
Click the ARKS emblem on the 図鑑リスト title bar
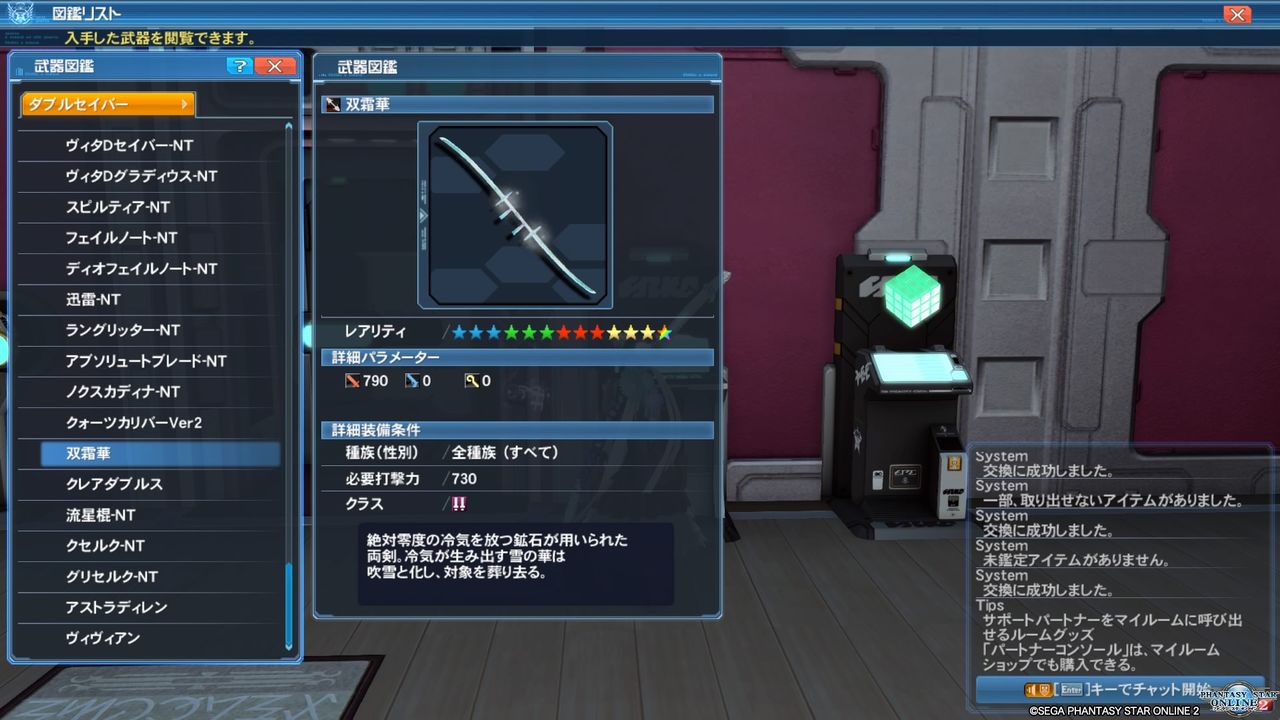pyautogui.click(x=22, y=12)
